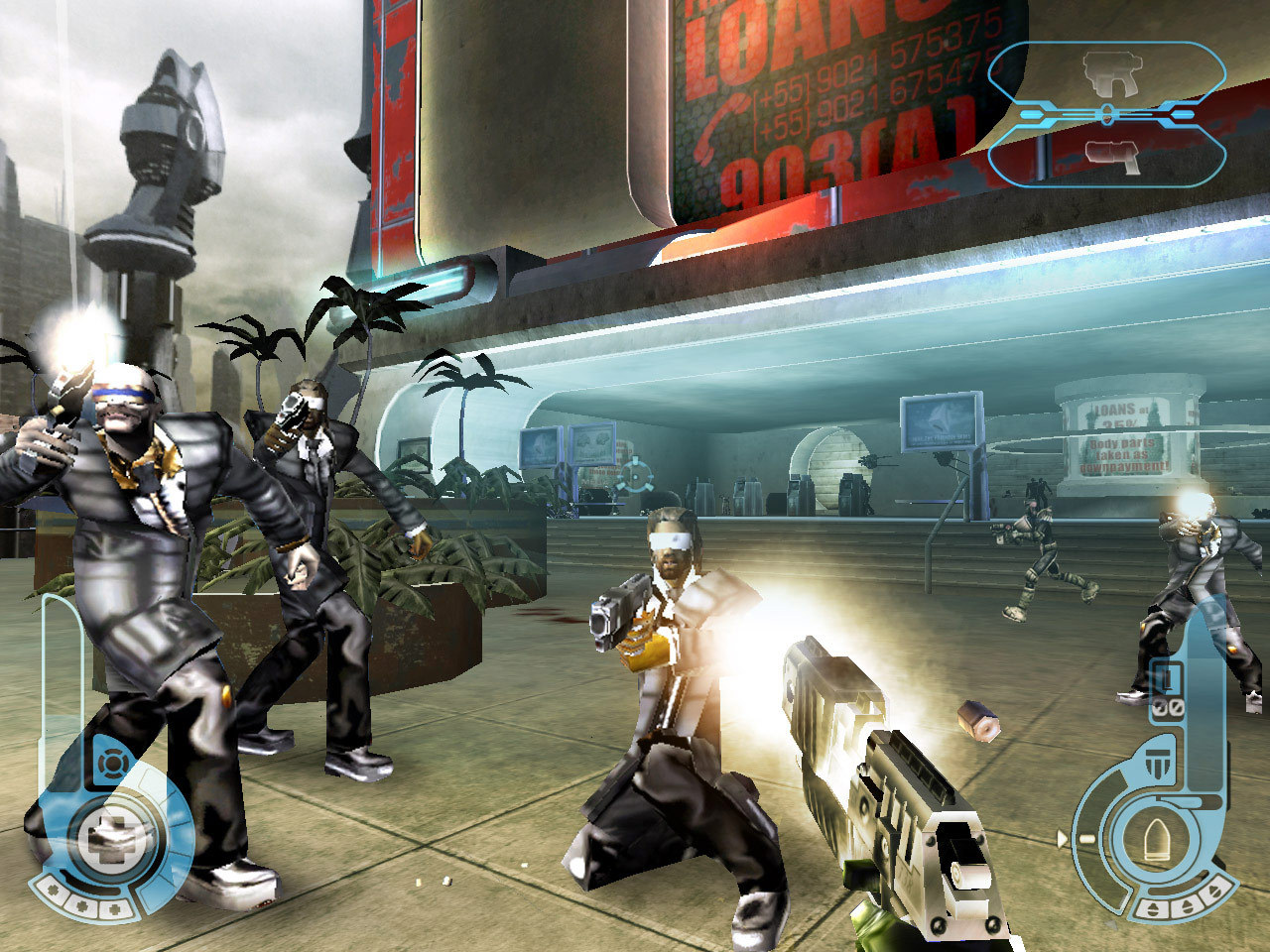The image size is (1270, 952).
Task: Click the circular targeting icon above health gauge
Action: 112,762
